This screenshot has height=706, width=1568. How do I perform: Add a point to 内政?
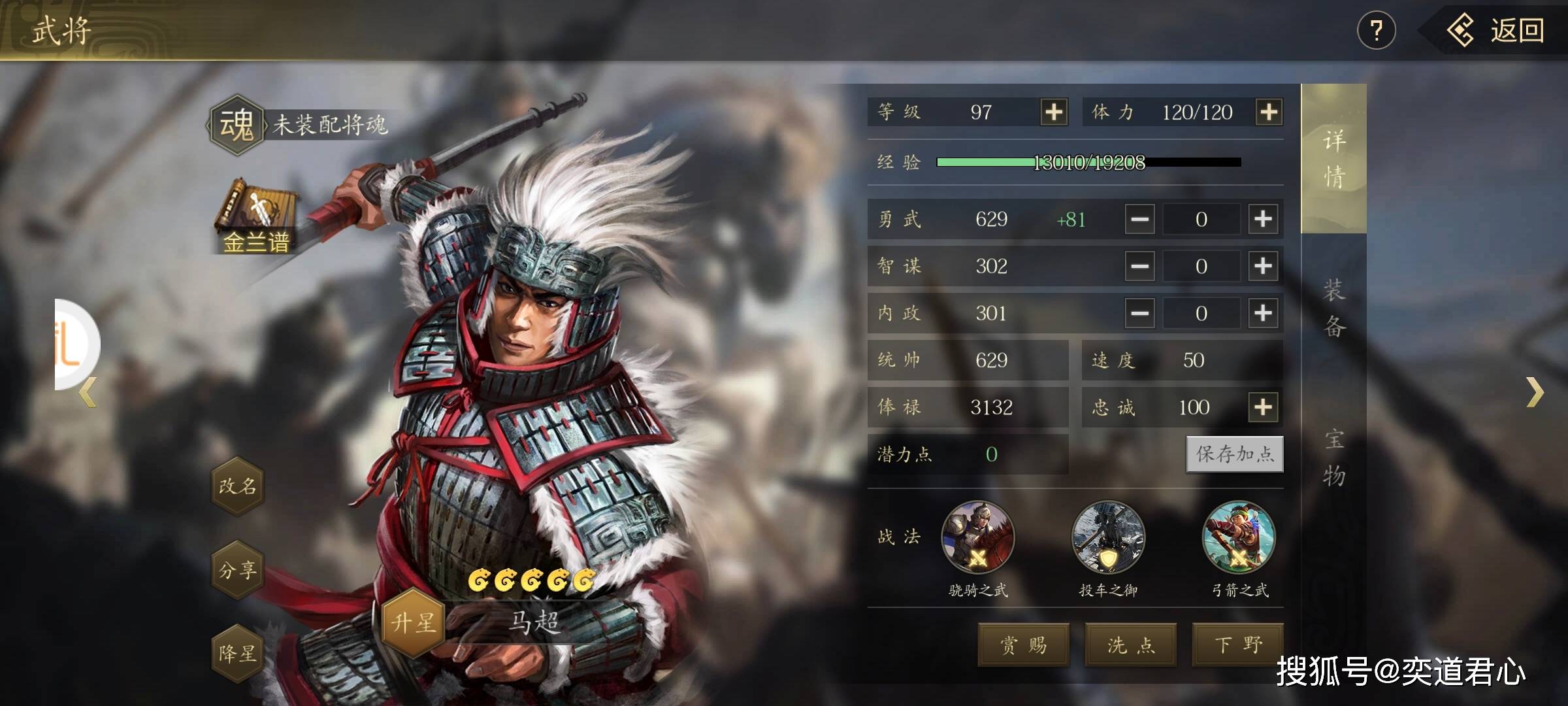(1263, 313)
